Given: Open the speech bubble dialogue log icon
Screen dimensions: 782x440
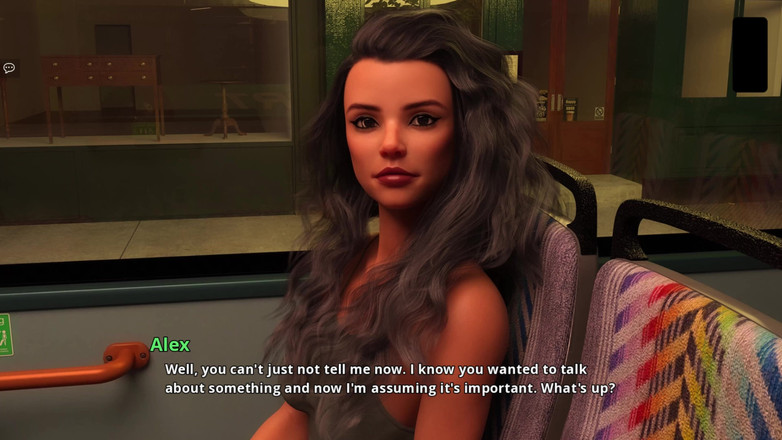Looking at the screenshot, I should click(x=9, y=68).
